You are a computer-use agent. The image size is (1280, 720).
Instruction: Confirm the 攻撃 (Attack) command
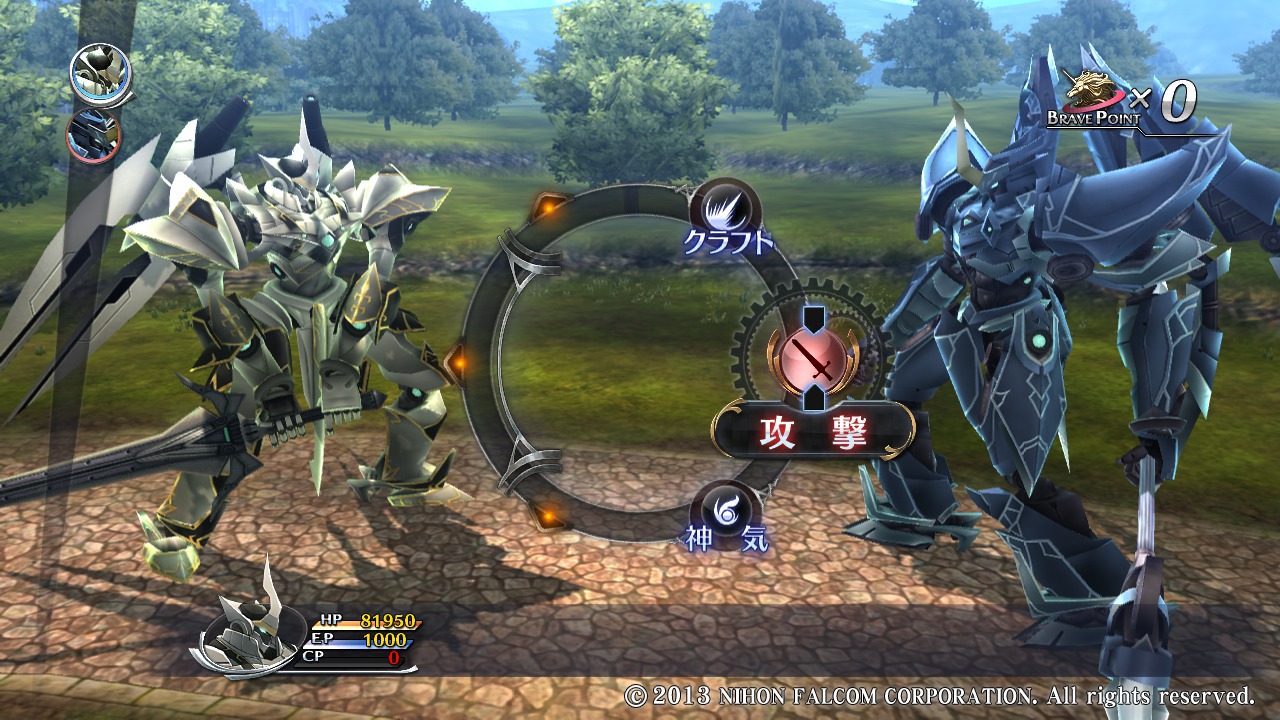(813, 430)
